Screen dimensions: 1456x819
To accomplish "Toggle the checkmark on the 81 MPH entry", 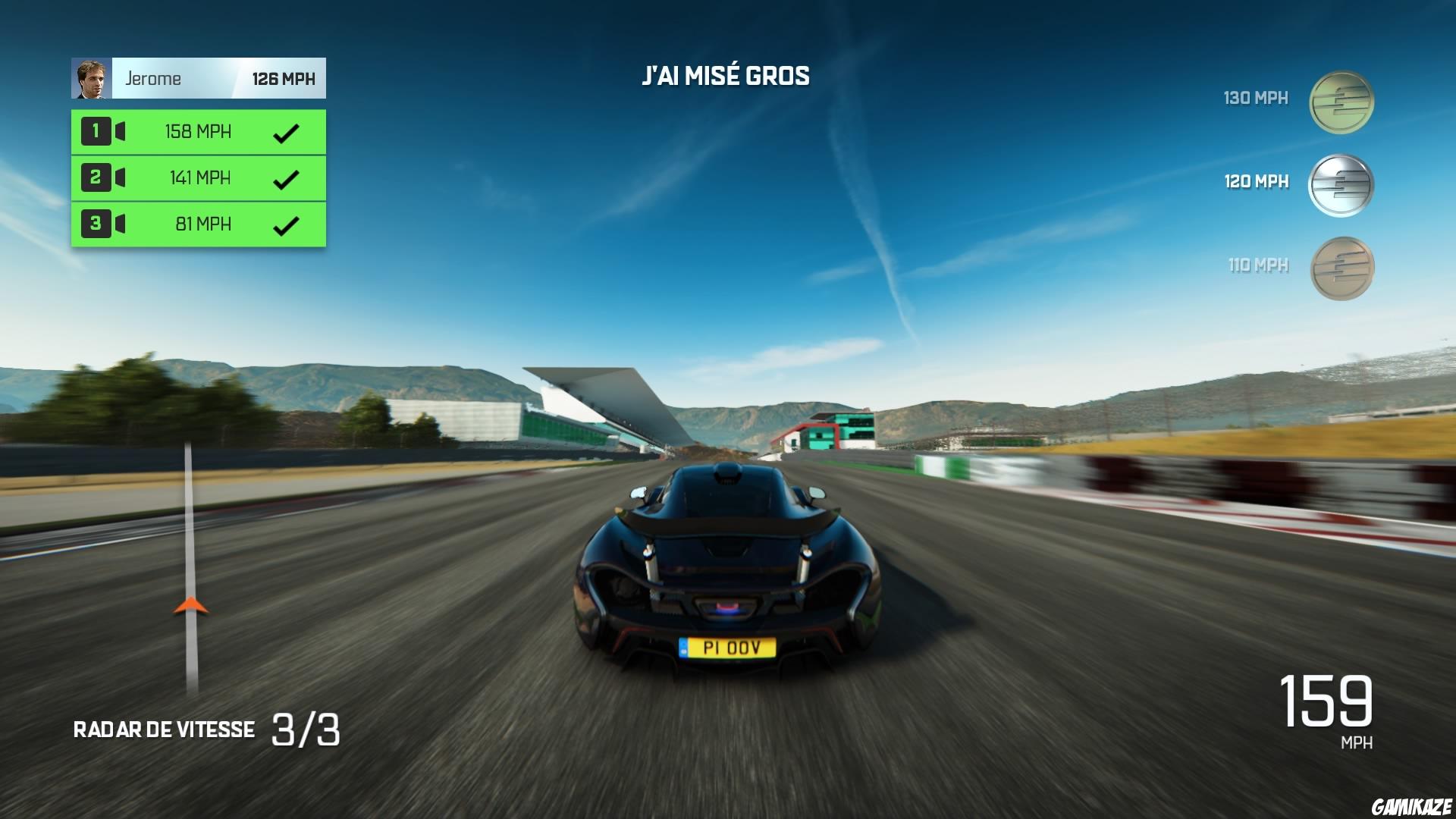I will pos(286,224).
